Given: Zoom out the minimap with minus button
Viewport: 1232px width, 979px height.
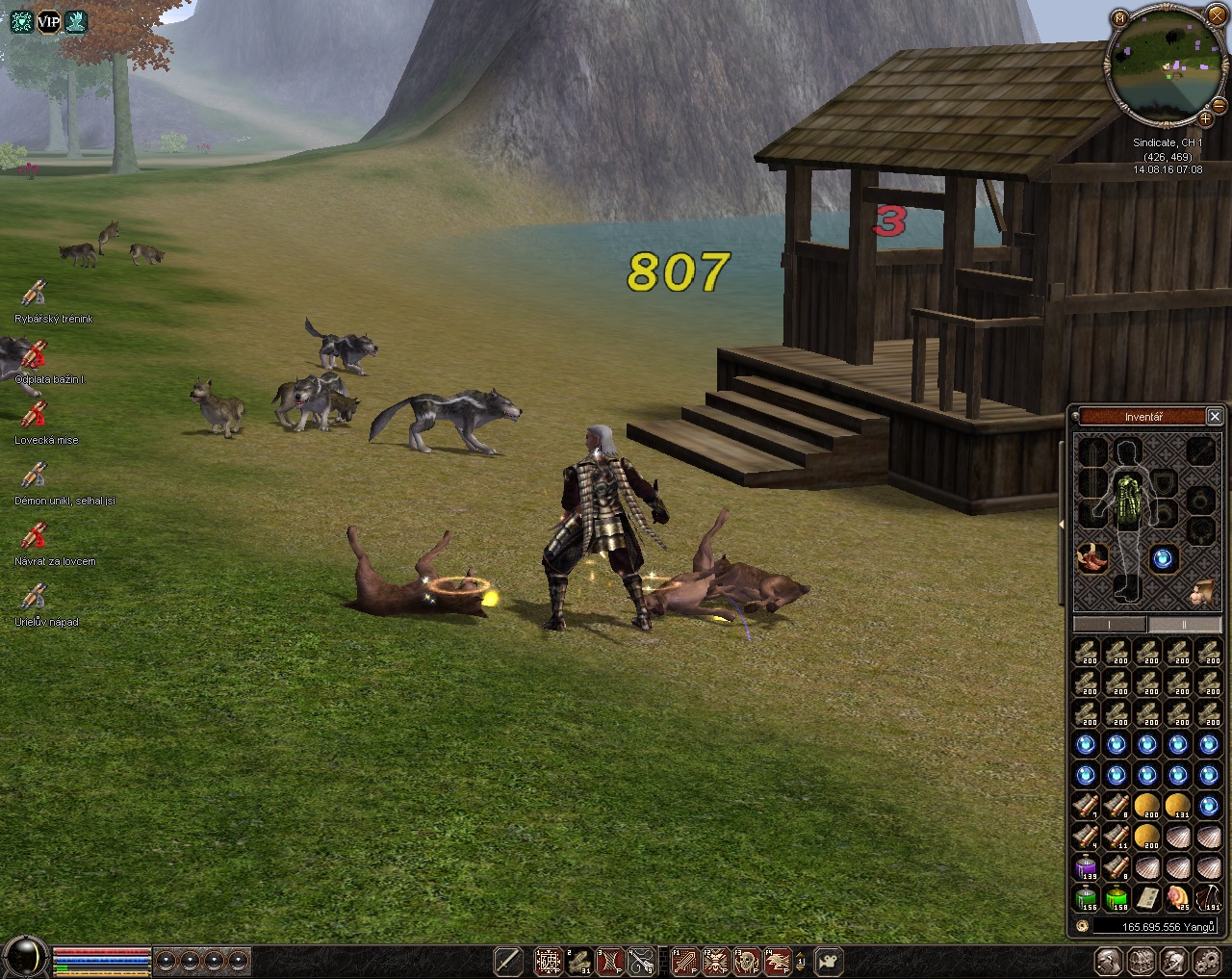Looking at the screenshot, I should [x=1220, y=104].
